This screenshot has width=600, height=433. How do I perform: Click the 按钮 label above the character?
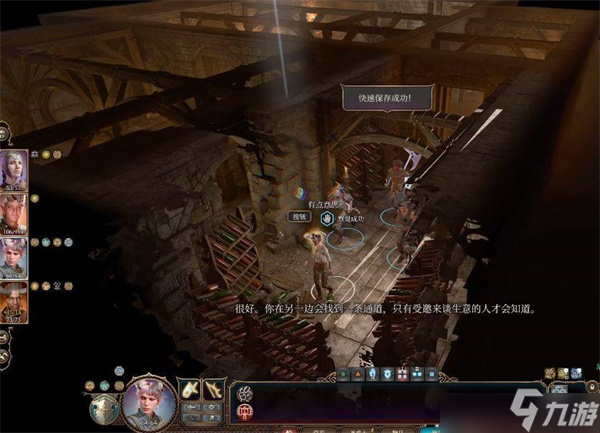[x=299, y=216]
